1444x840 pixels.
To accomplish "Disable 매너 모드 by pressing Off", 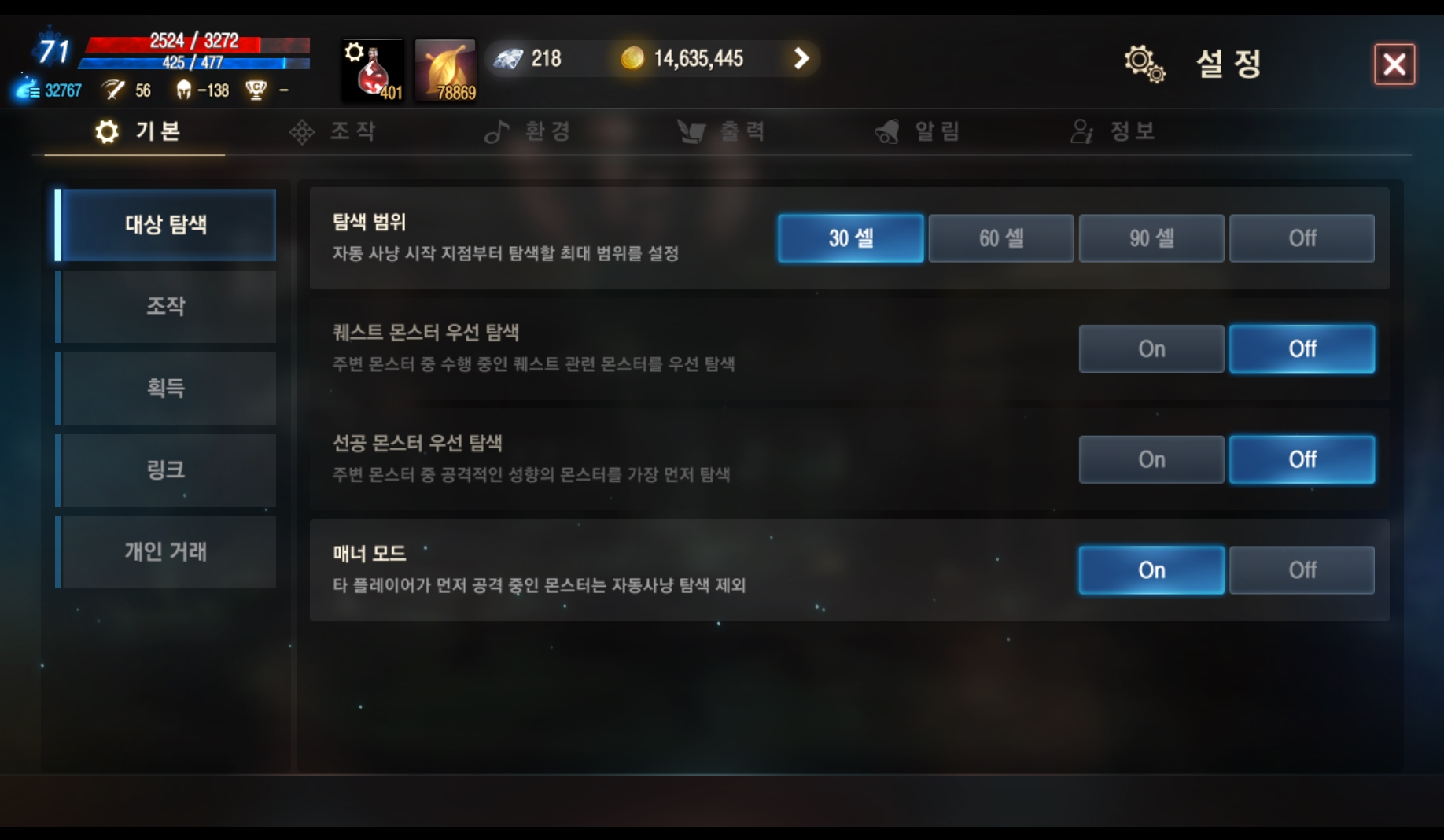I will (x=1302, y=569).
